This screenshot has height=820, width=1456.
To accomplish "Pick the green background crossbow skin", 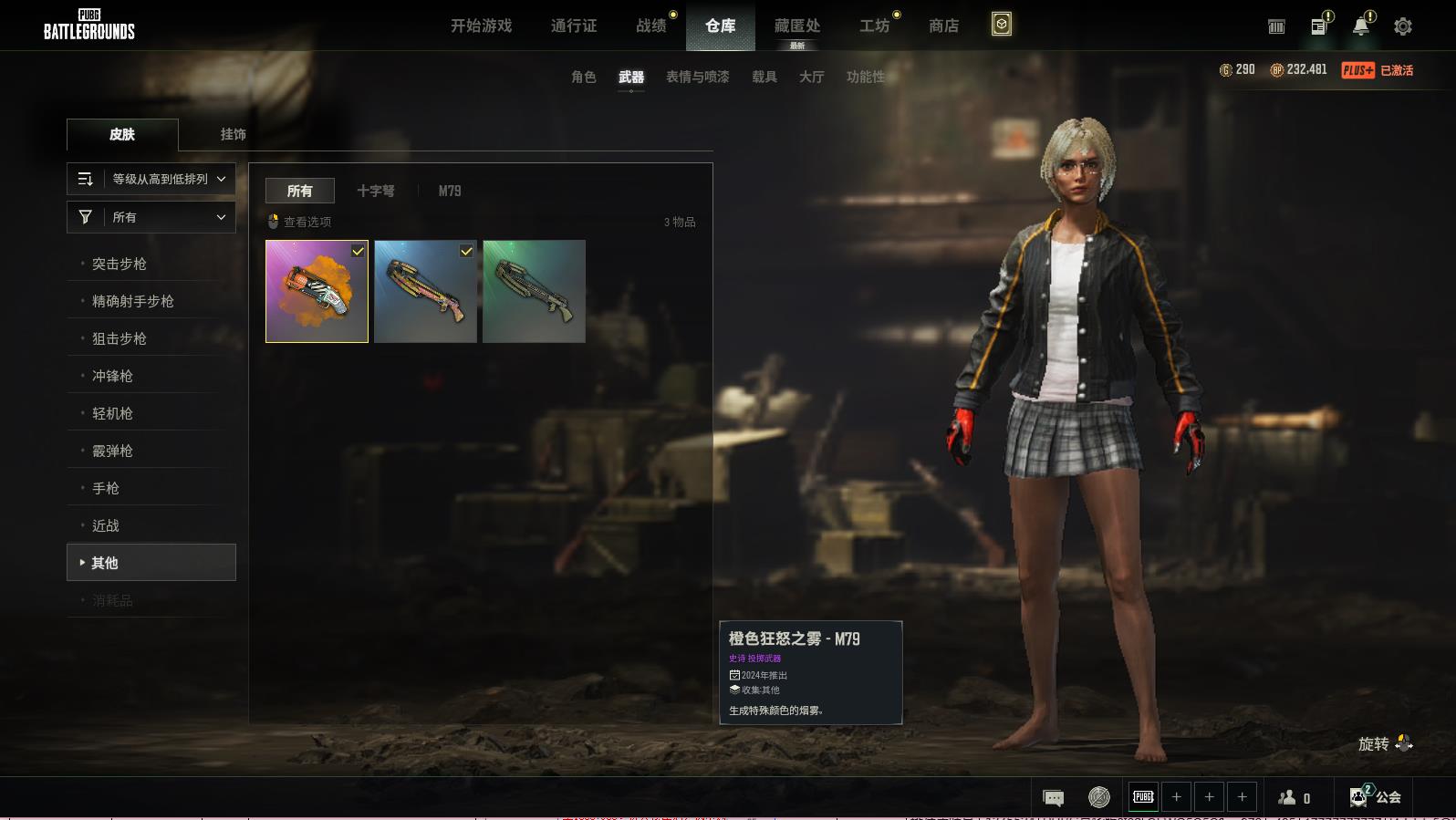I will click(534, 291).
